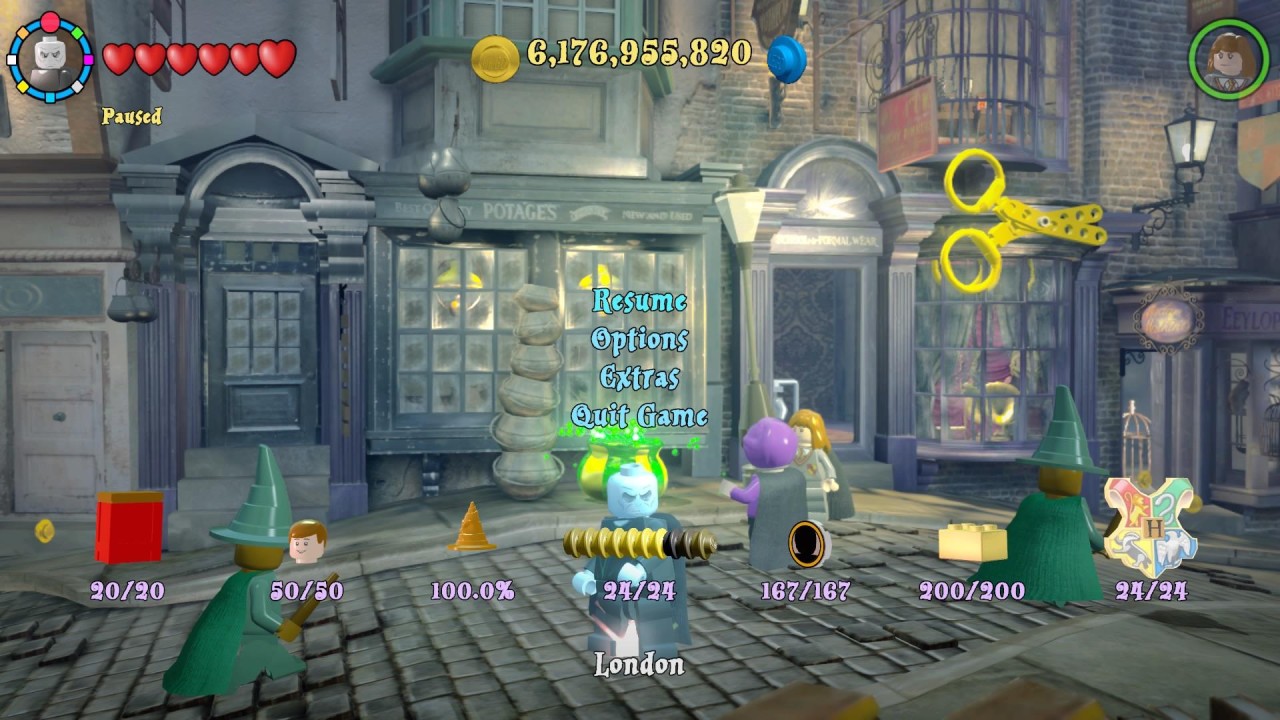Click the Voldemort character portrait
This screenshot has height=720, width=1280.
click(x=49, y=58)
